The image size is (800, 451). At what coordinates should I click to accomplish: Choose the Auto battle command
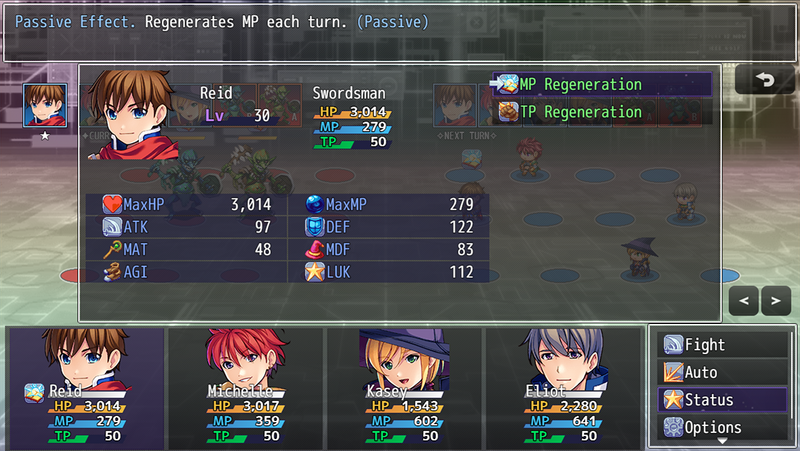[722, 372]
